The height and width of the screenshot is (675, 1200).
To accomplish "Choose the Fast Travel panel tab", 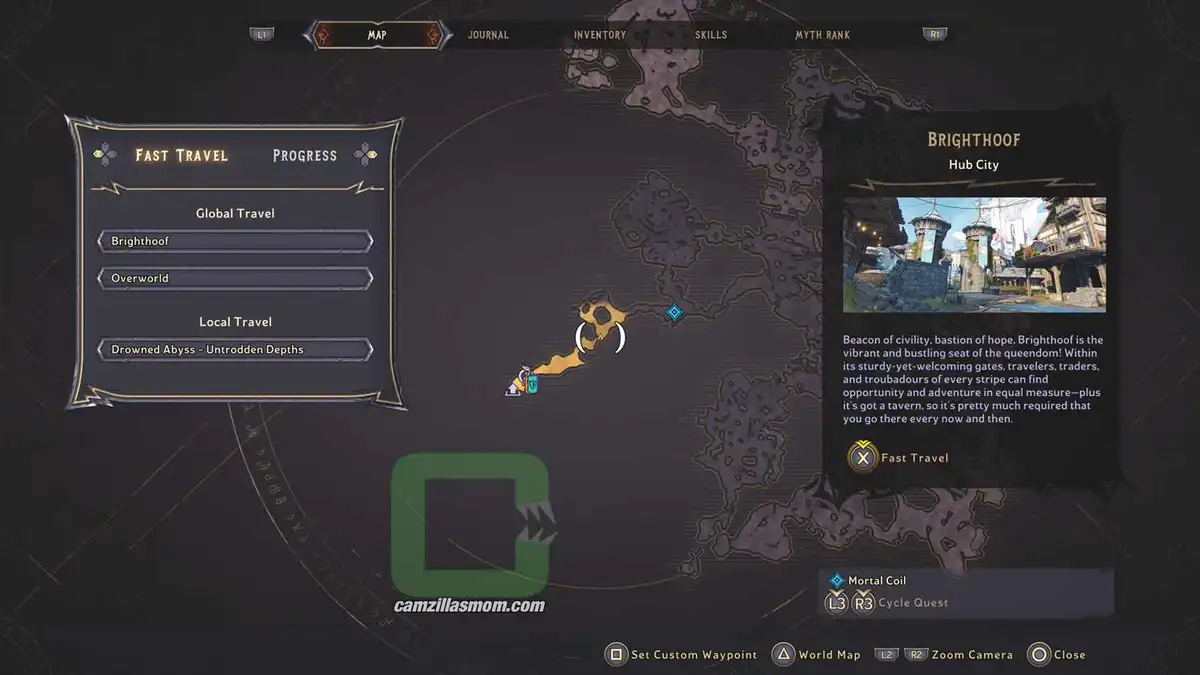I will click(182, 155).
